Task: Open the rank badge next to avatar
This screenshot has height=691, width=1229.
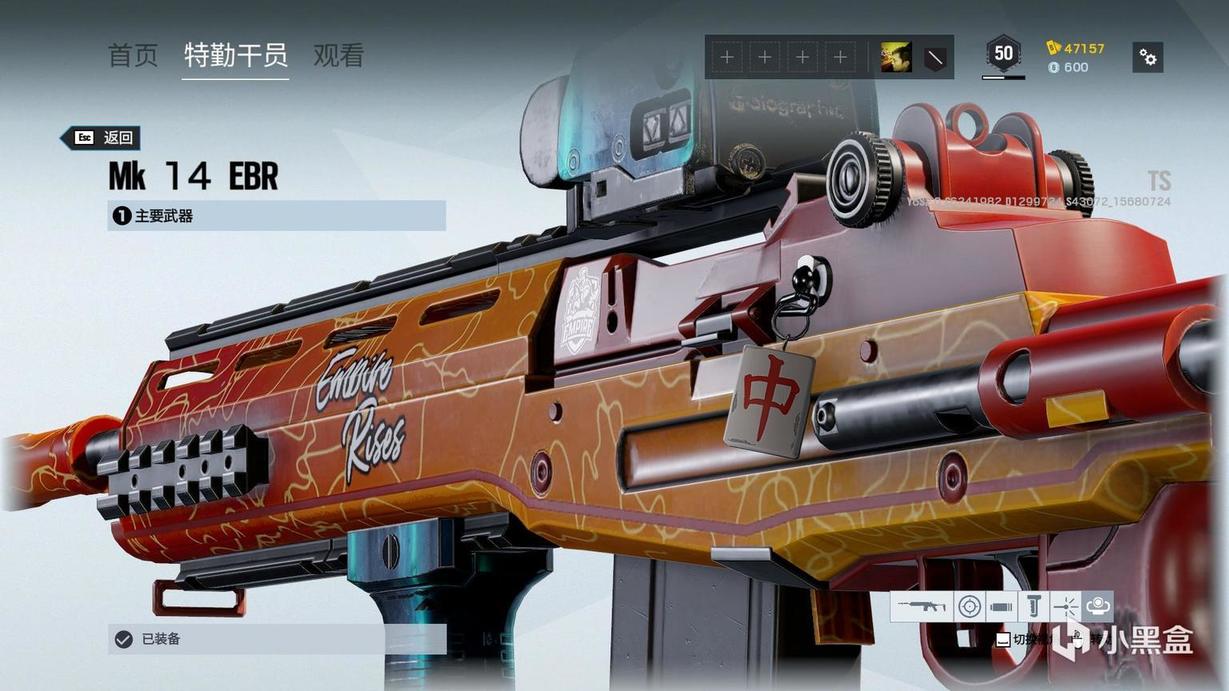Action: 934,58
